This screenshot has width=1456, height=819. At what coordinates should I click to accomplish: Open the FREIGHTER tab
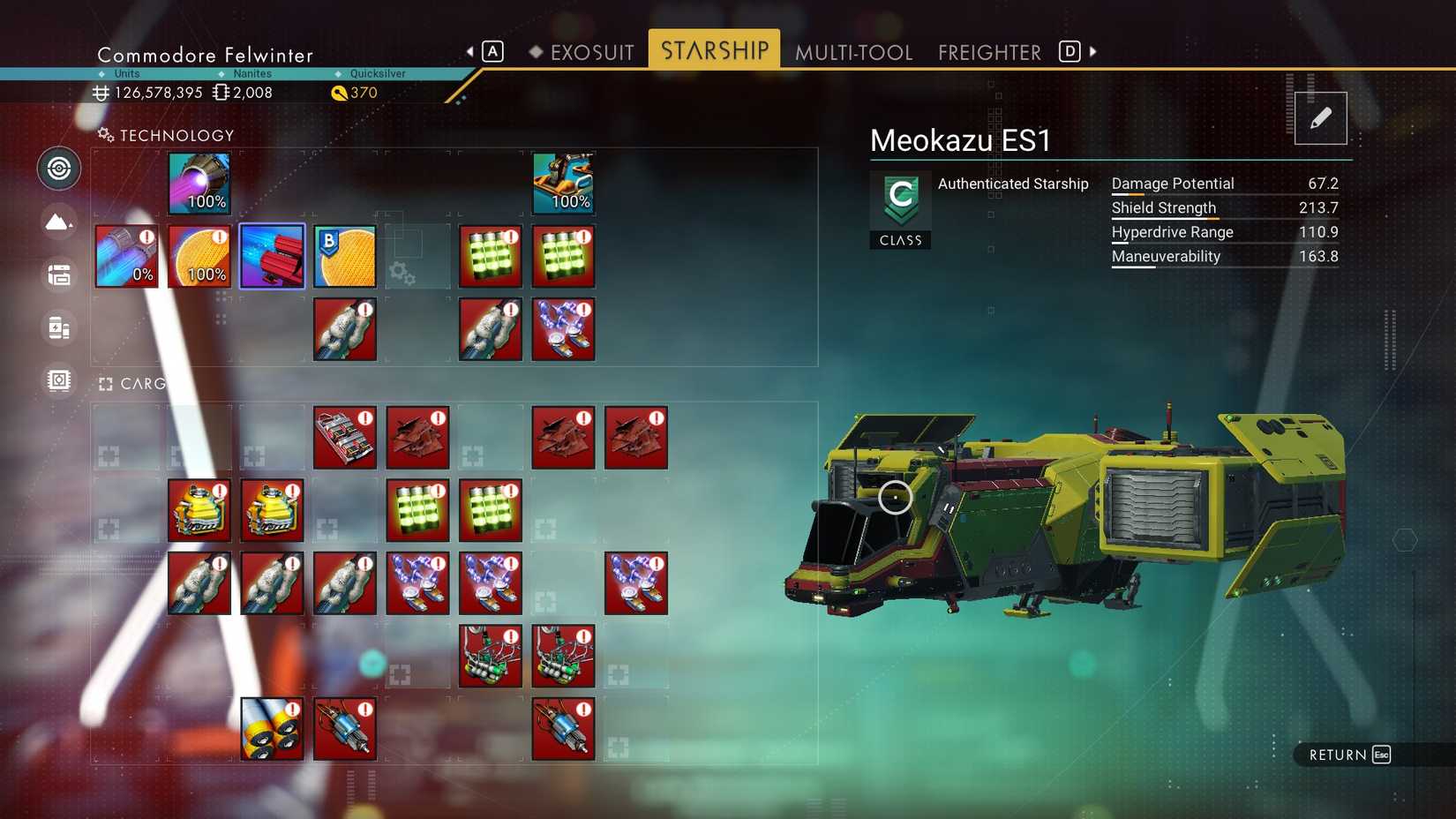[x=988, y=52]
